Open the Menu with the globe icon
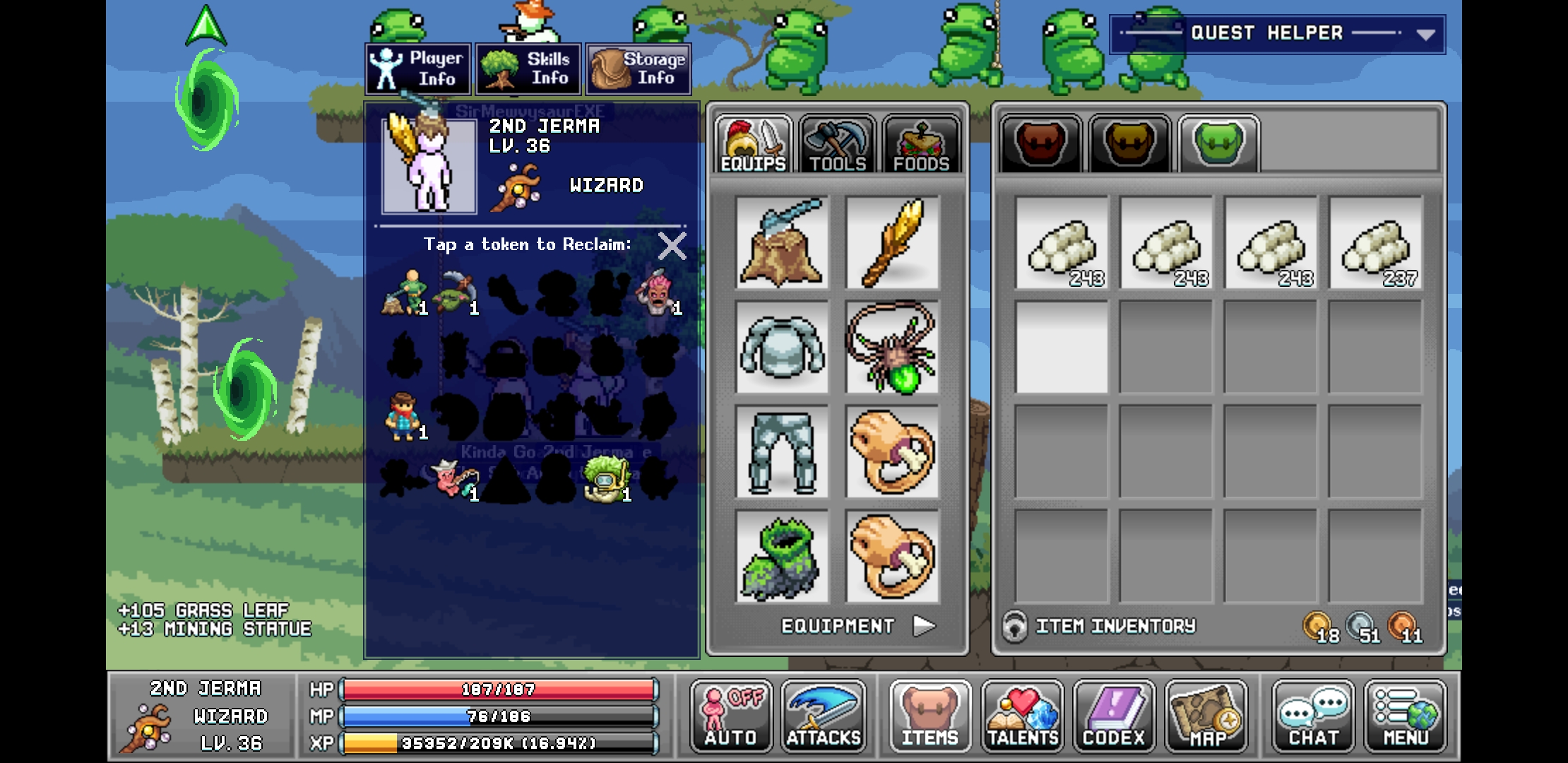The width and height of the screenshot is (1568, 763). coord(1405,717)
